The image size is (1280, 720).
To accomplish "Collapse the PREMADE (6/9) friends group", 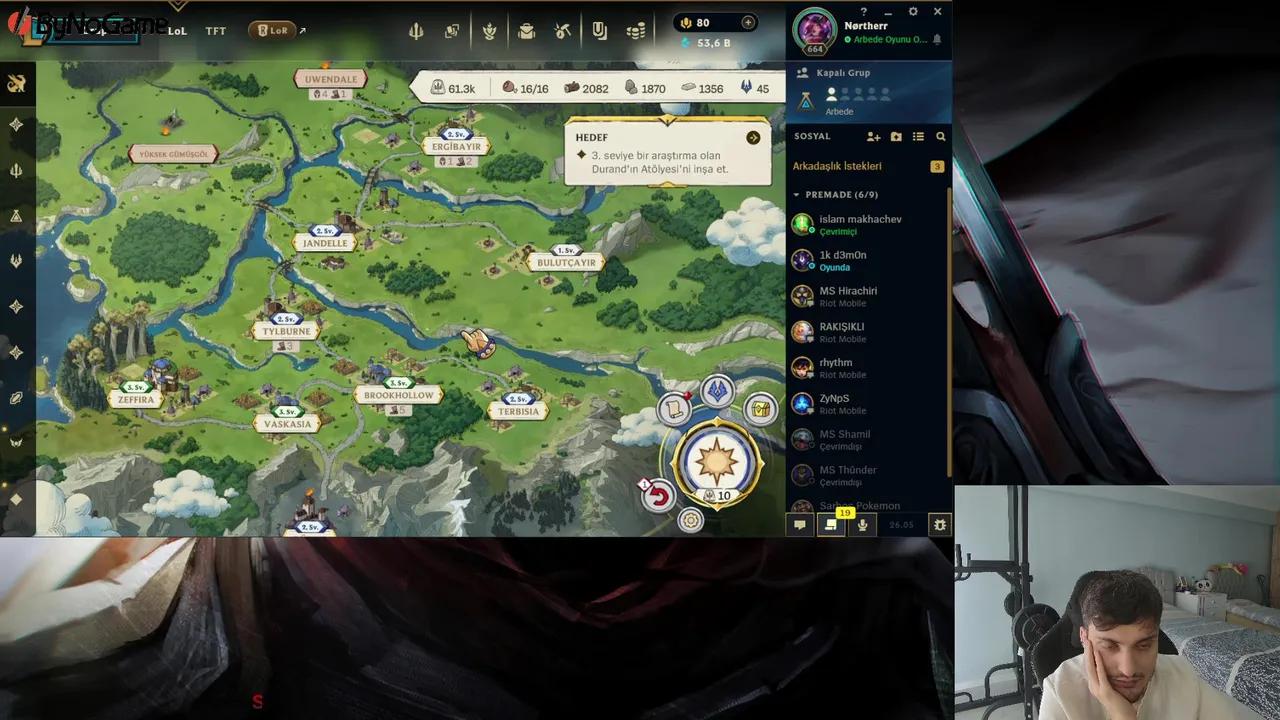I will point(797,194).
